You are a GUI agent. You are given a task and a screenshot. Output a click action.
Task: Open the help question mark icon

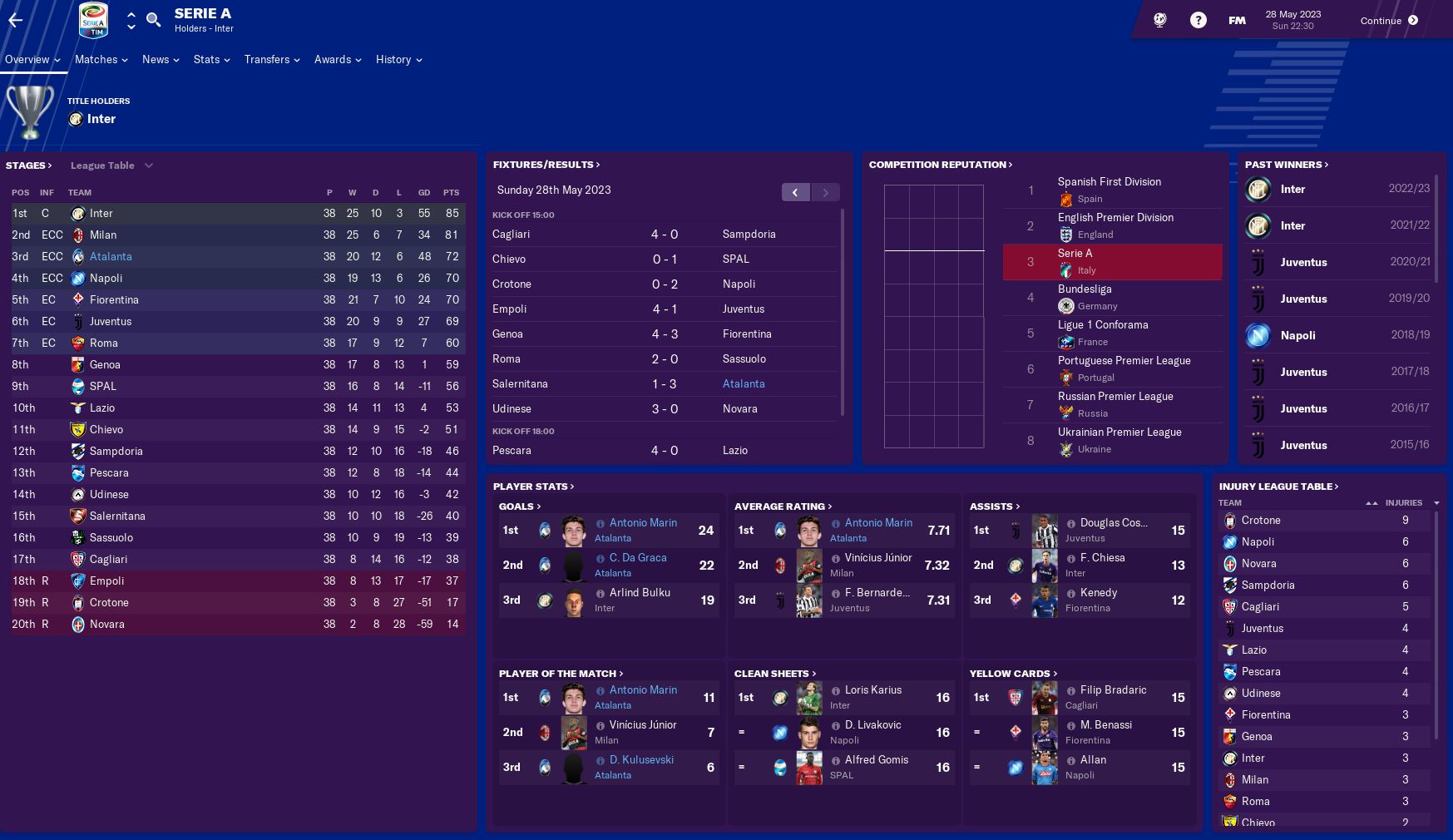click(1198, 19)
